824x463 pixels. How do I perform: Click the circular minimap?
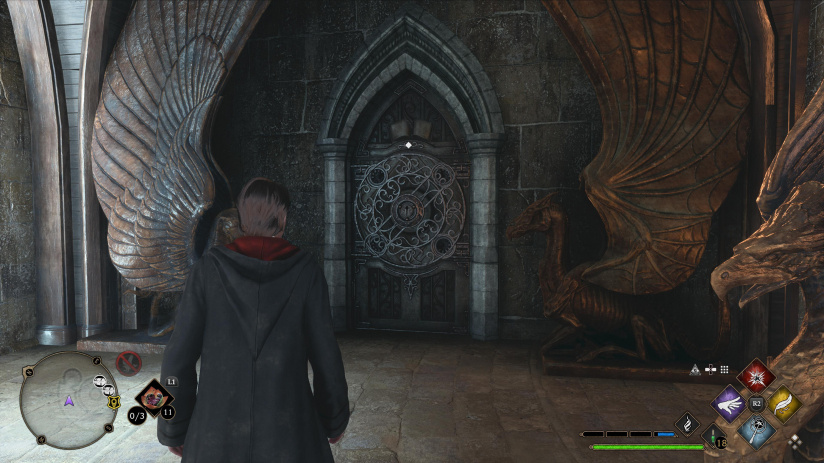point(68,399)
